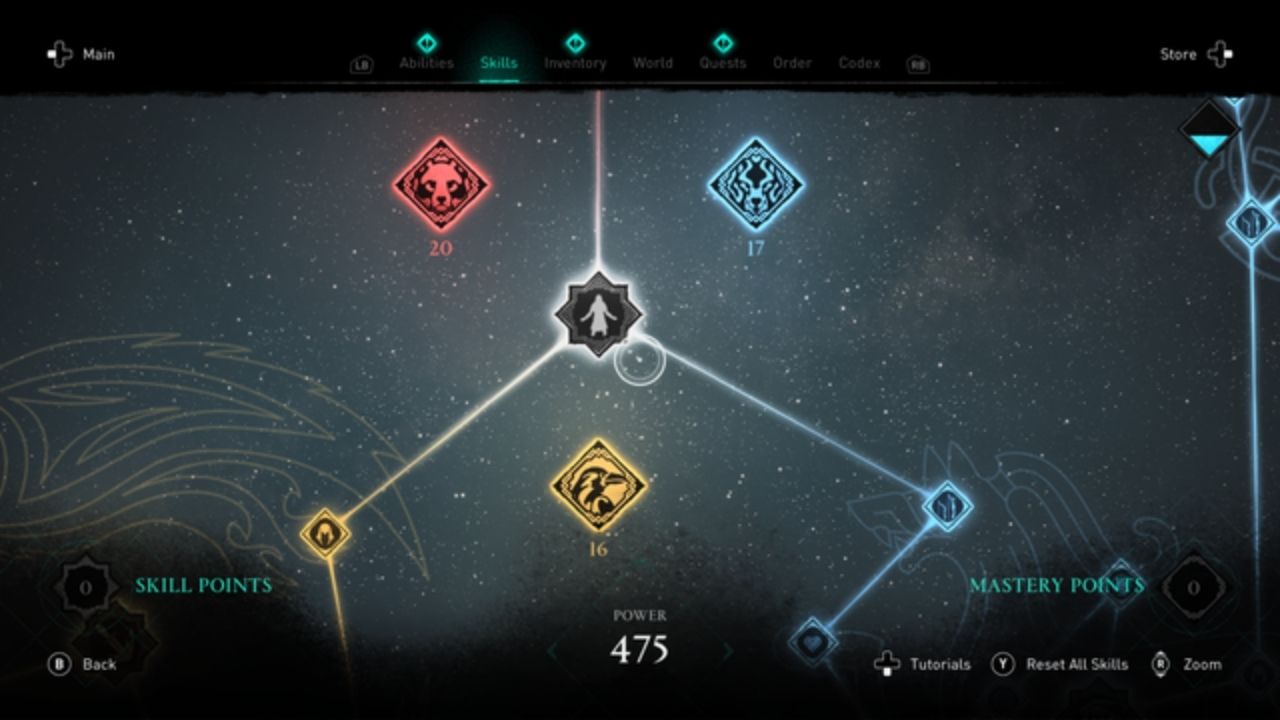The height and width of the screenshot is (720, 1280).
Task: Open the Quests tab
Action: 722,62
